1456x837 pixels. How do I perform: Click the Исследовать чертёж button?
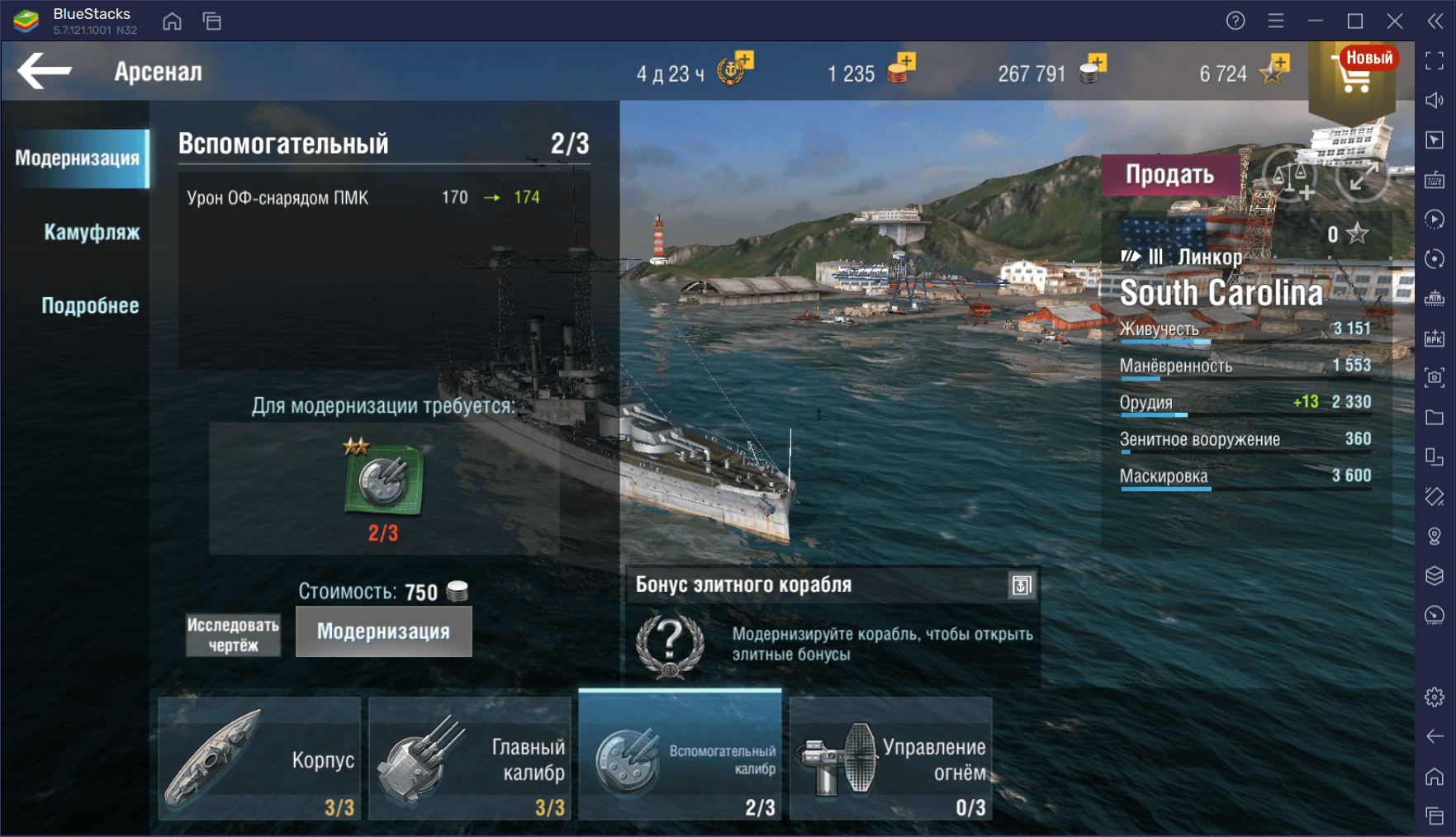(233, 634)
